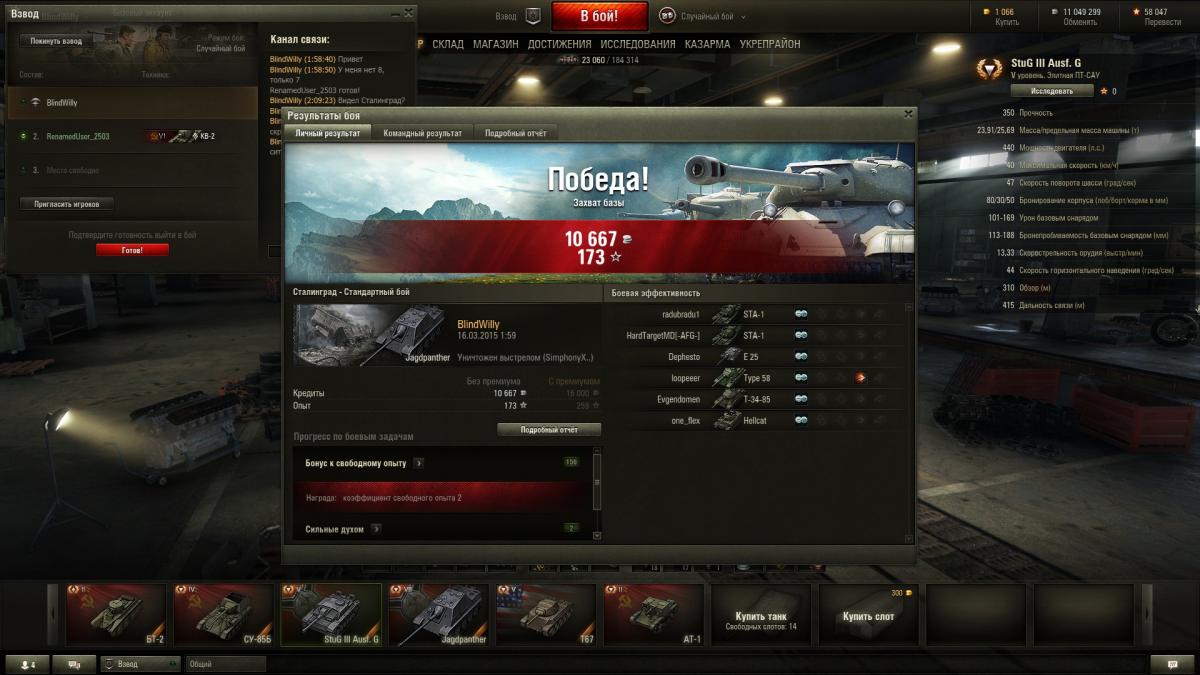The width and height of the screenshot is (1200, 675).
Task: Click the Подробный отчёт button under credits
Action: point(549,429)
